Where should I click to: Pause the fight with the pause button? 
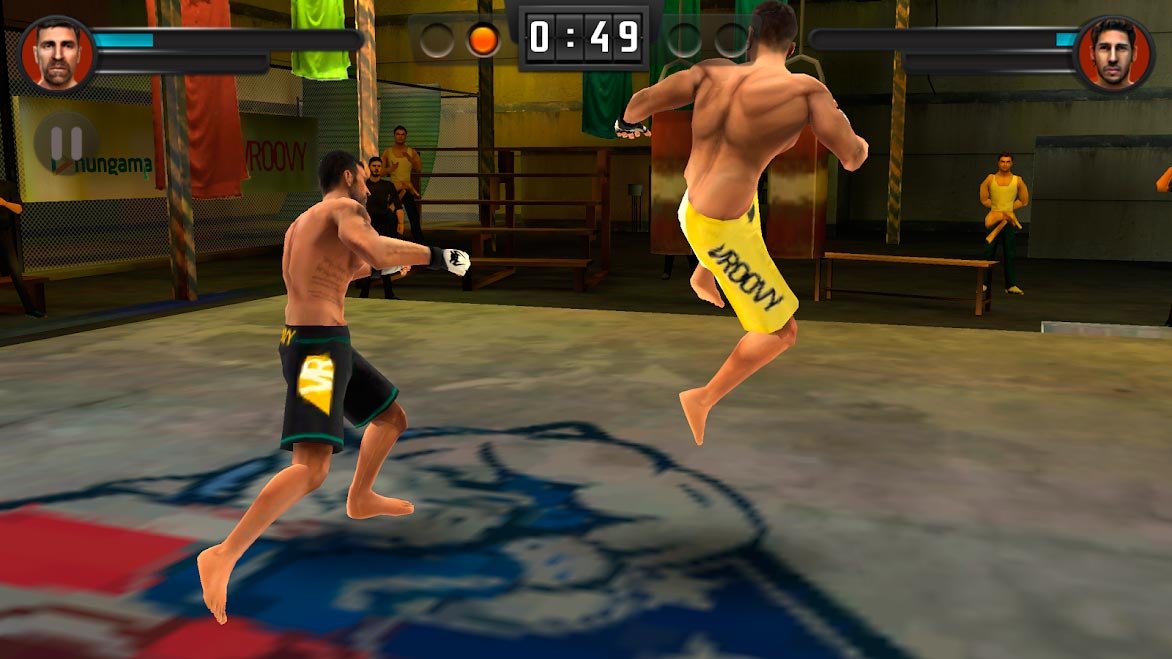point(66,143)
